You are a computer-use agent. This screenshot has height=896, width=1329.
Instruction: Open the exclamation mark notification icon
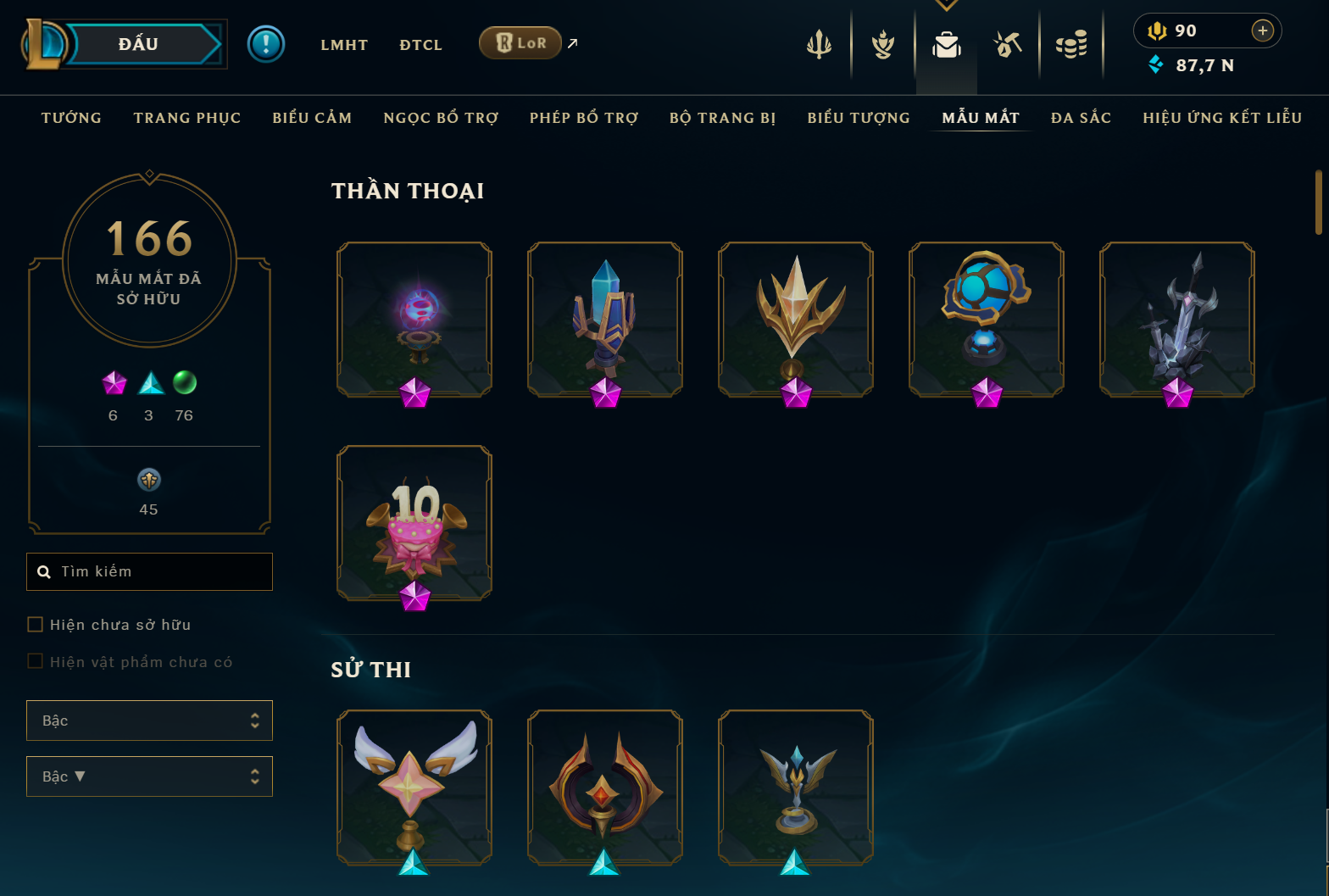266,44
